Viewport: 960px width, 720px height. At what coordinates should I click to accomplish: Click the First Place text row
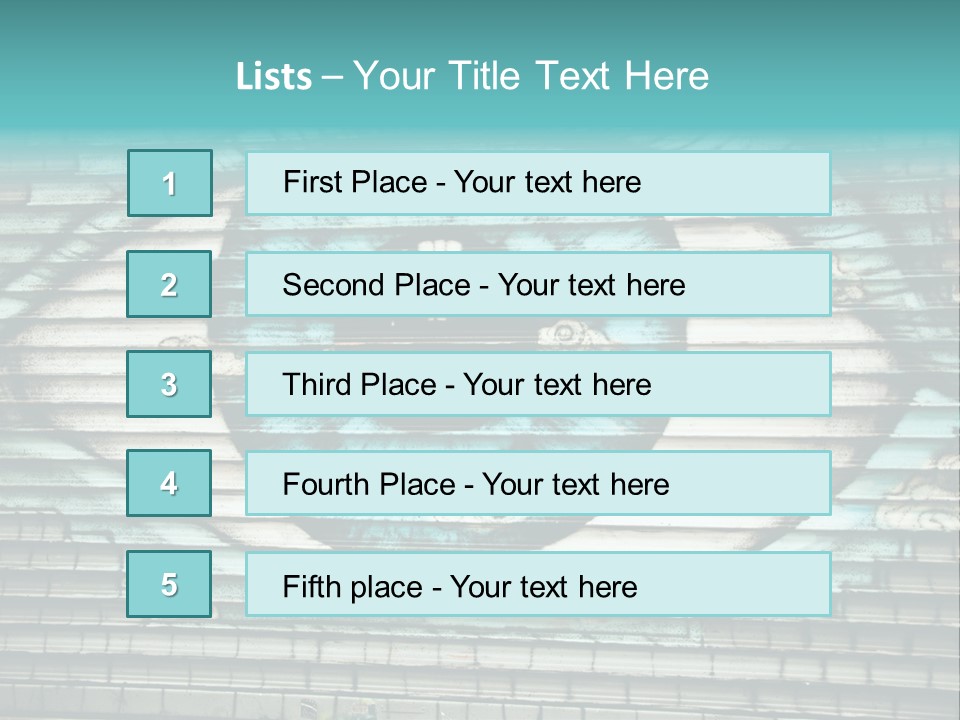click(538, 183)
